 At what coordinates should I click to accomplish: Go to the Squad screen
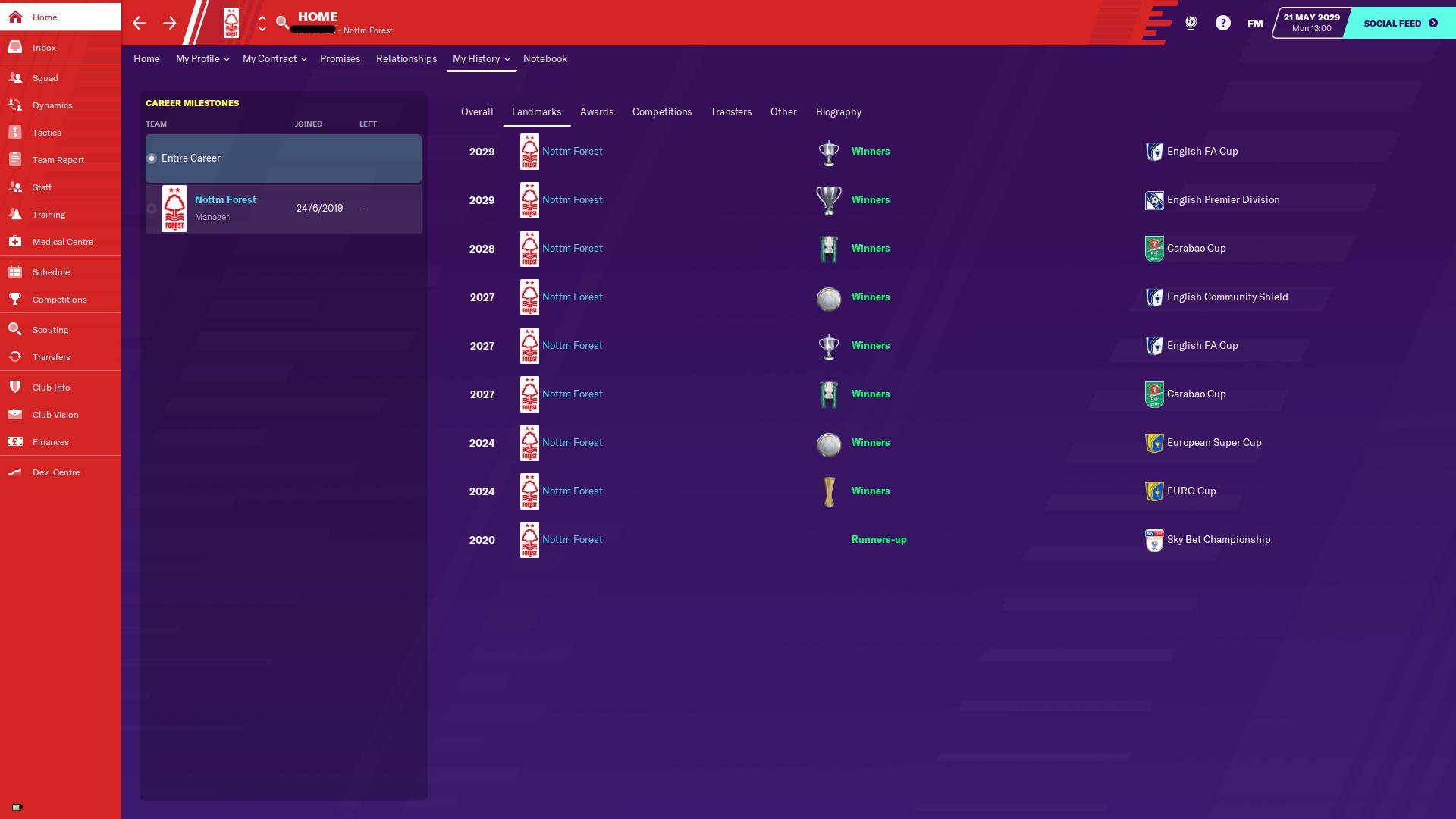point(45,78)
